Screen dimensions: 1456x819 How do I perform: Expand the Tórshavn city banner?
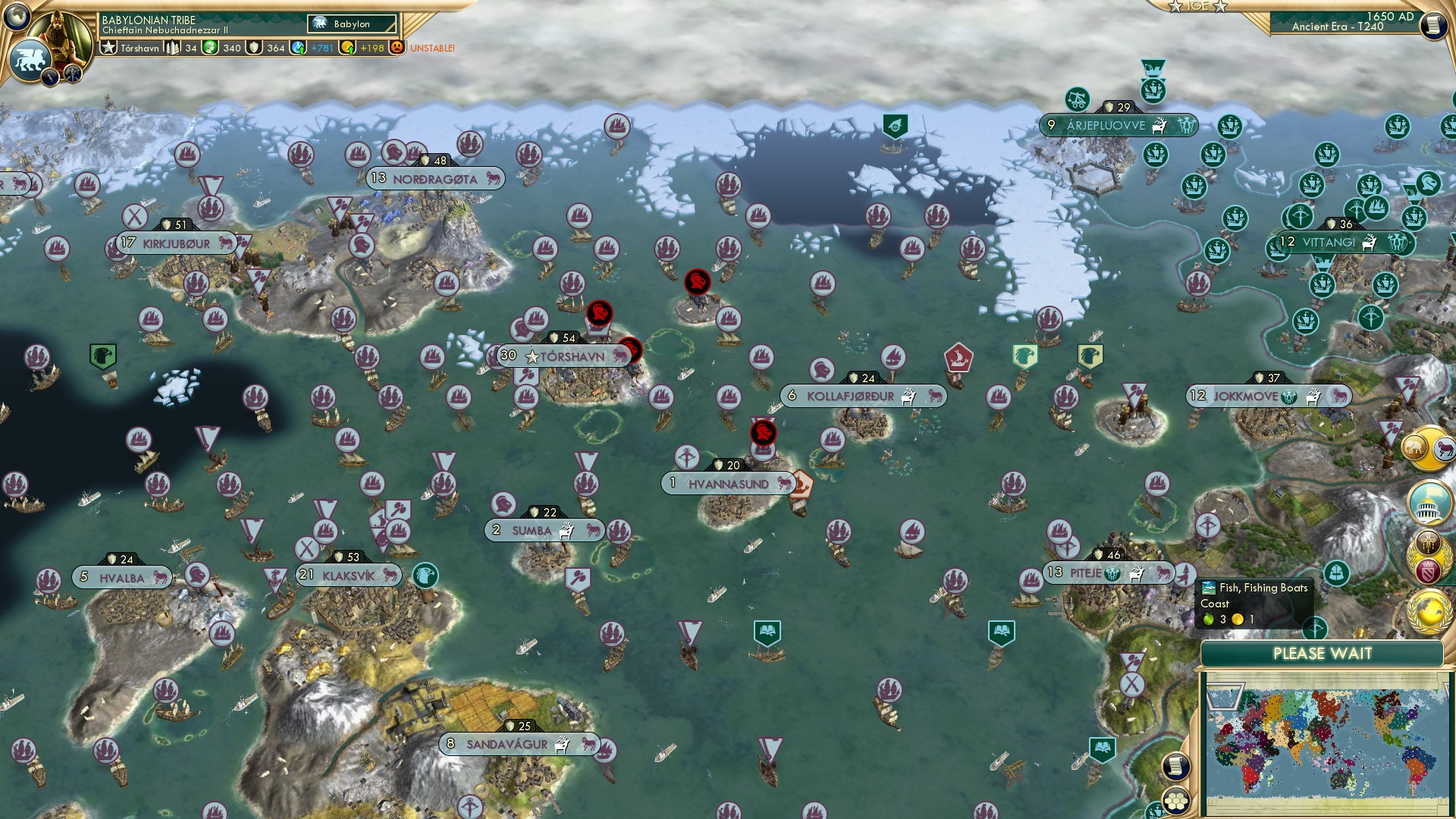(565, 355)
